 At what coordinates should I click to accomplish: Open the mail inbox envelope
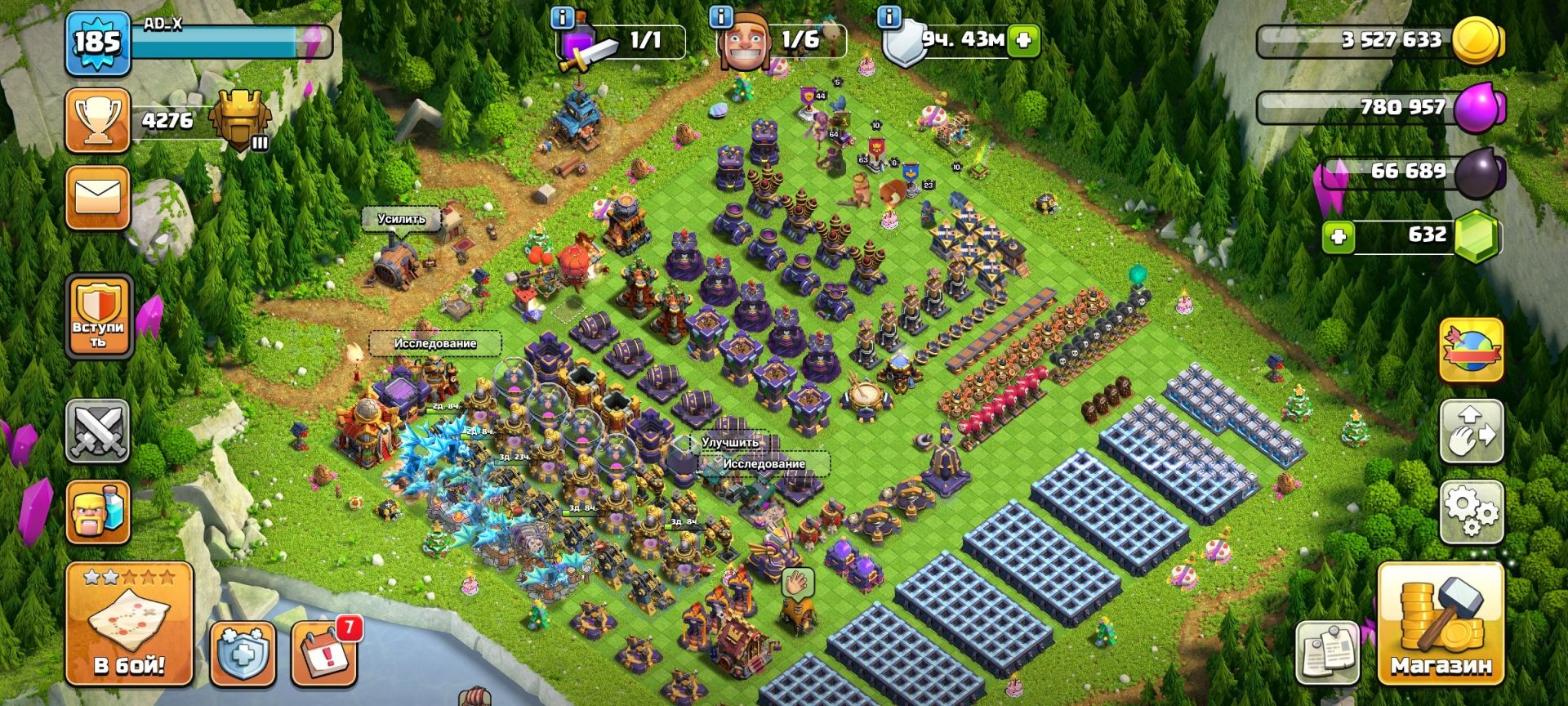click(x=97, y=198)
